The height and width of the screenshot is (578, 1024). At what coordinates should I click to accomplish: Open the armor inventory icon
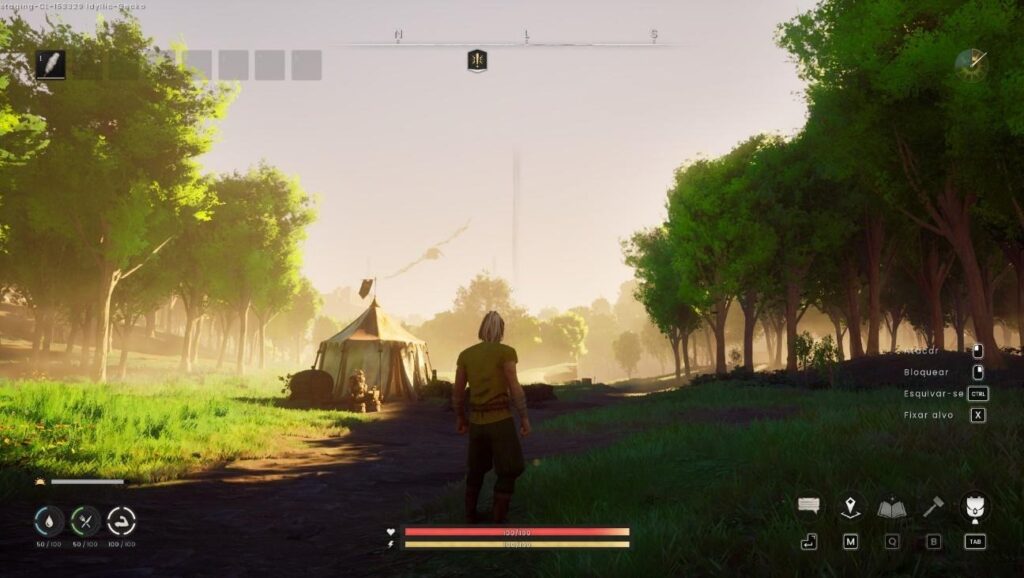pyautogui.click(x=974, y=506)
